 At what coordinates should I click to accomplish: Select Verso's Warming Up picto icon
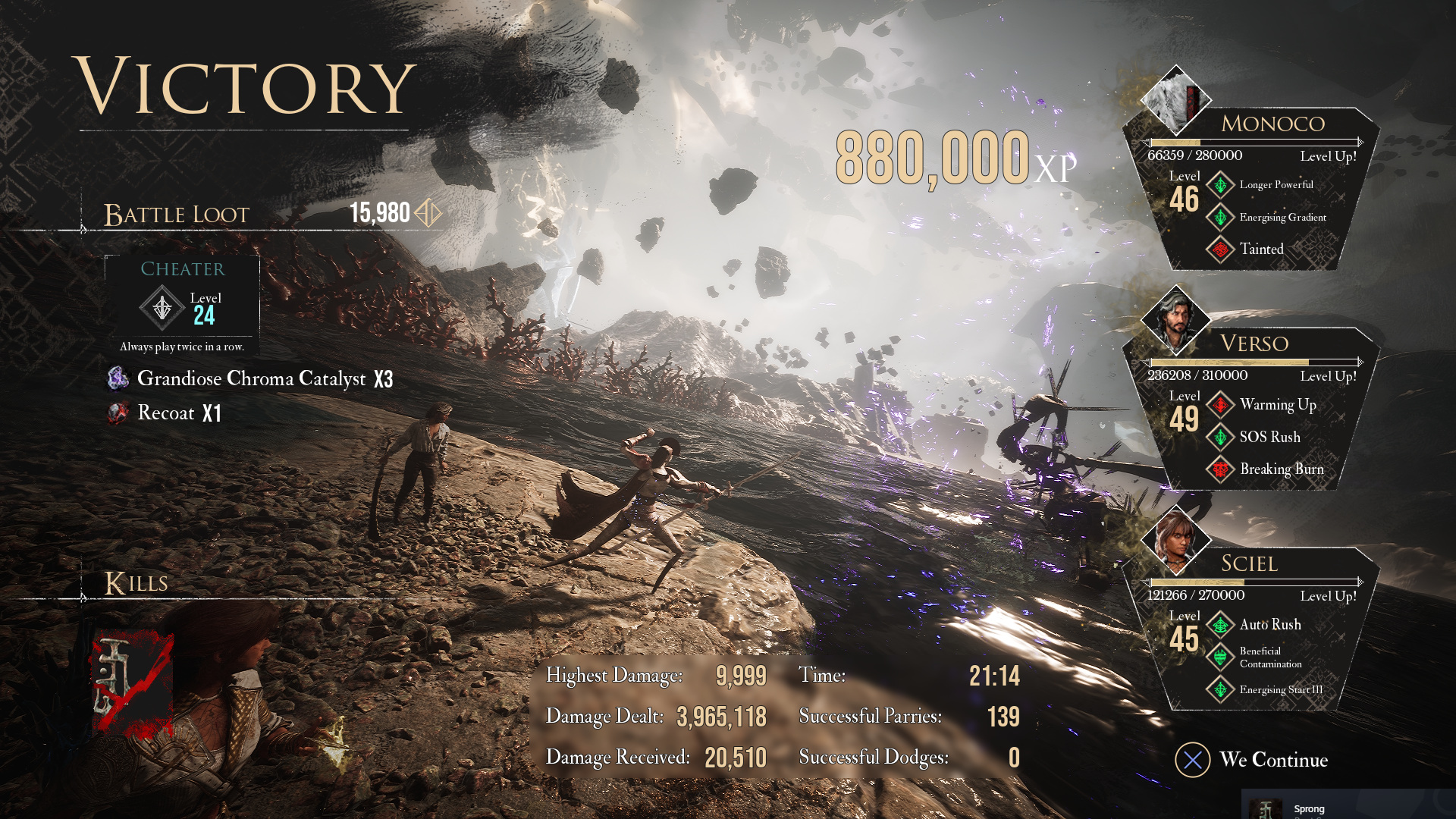1220,405
